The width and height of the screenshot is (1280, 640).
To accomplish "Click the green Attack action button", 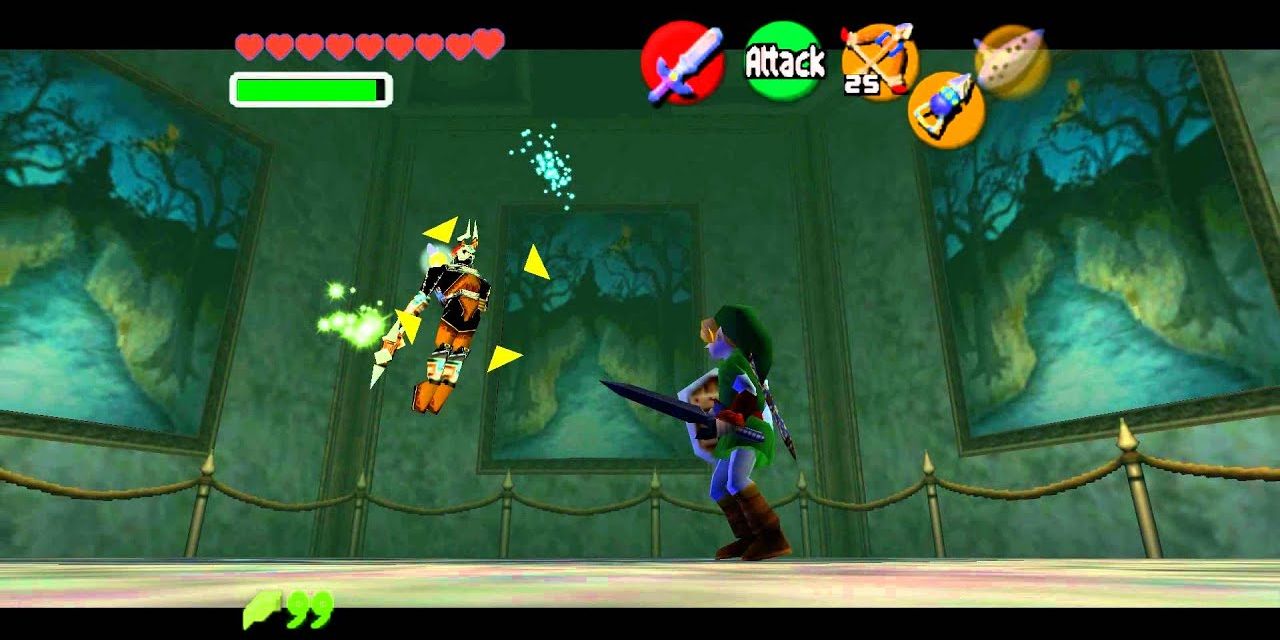I will 785,62.
